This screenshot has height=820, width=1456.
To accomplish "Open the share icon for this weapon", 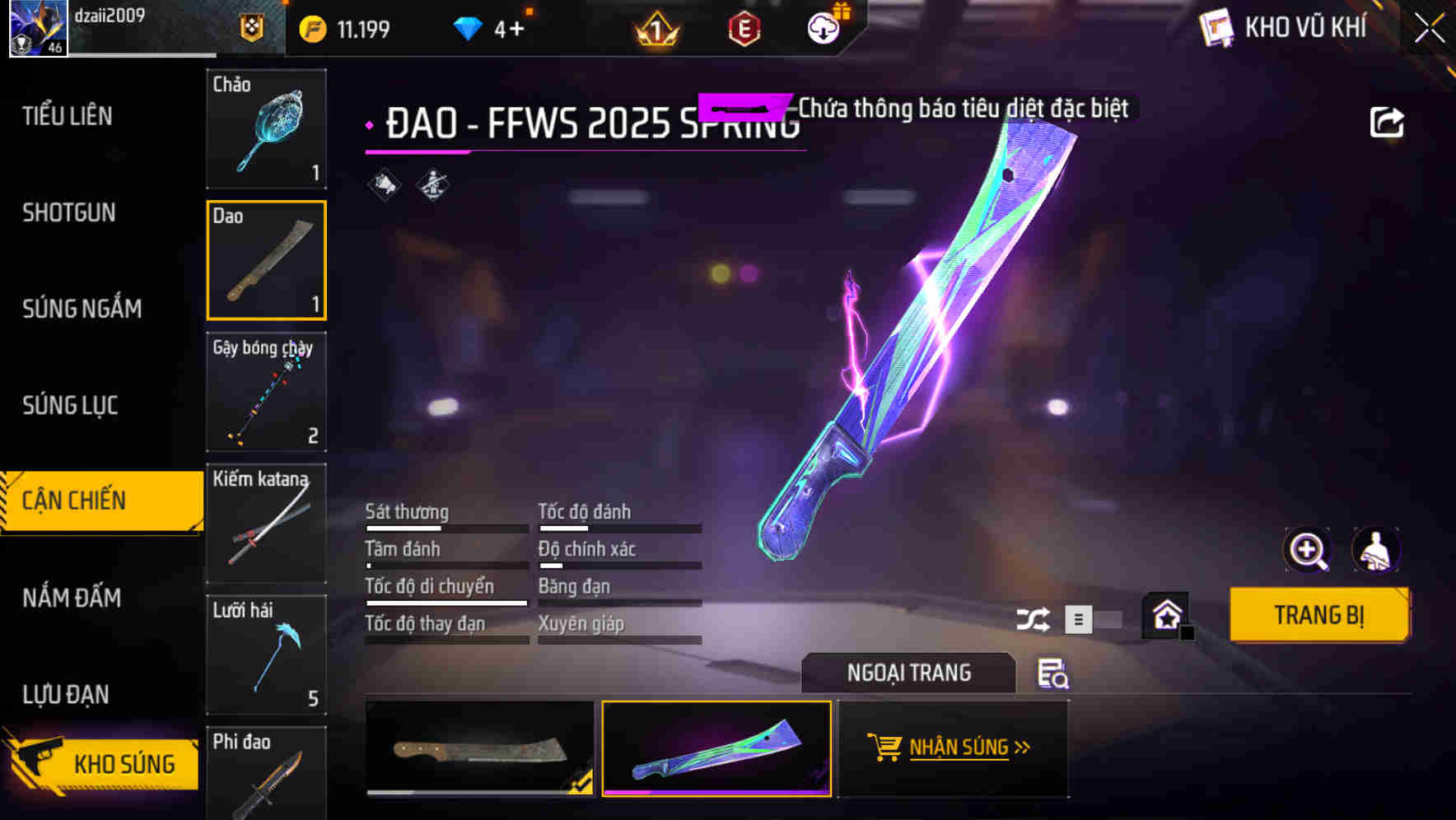I will click(x=1387, y=121).
